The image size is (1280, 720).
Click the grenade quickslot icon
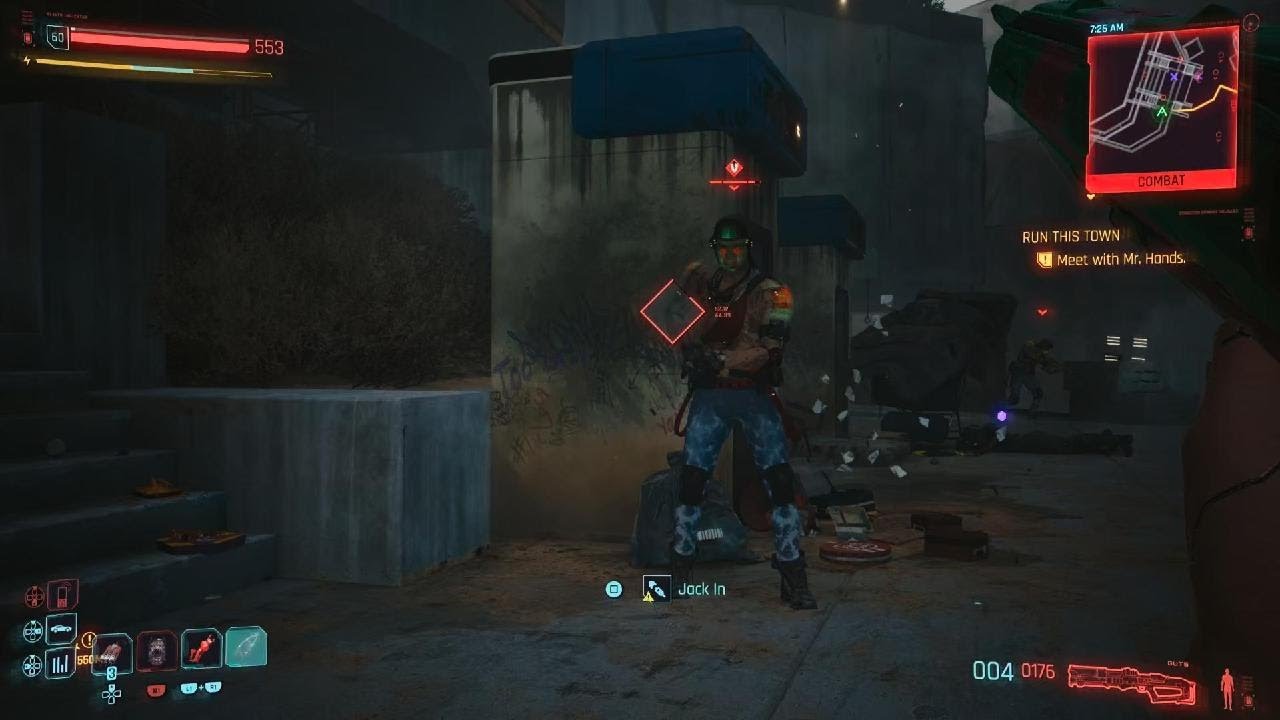click(155, 650)
